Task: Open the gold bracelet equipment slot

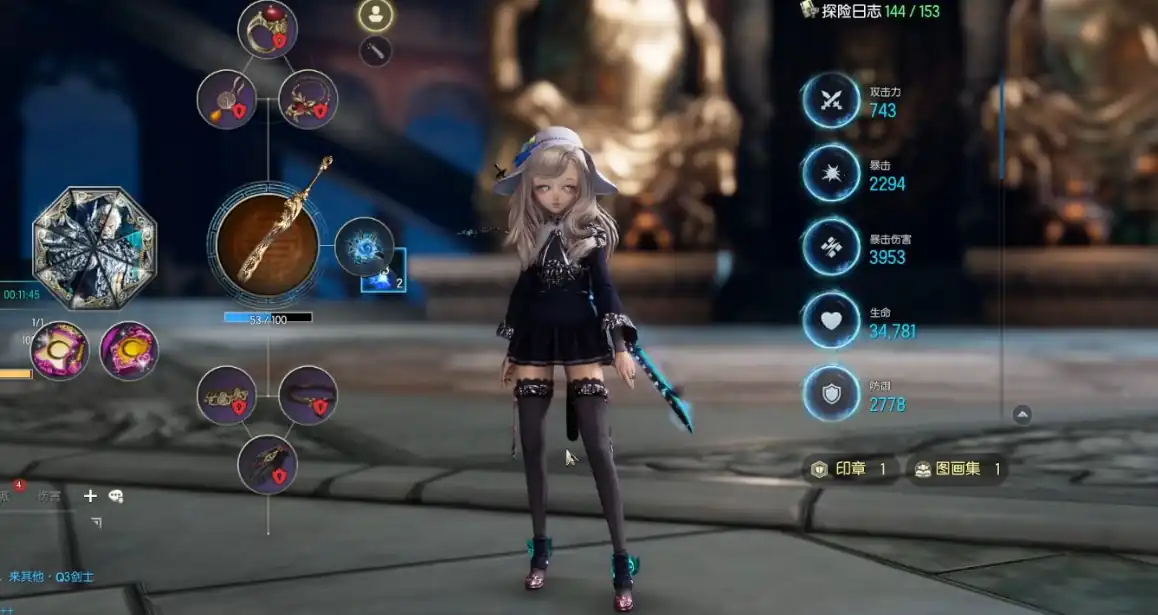Action: coord(227,395)
